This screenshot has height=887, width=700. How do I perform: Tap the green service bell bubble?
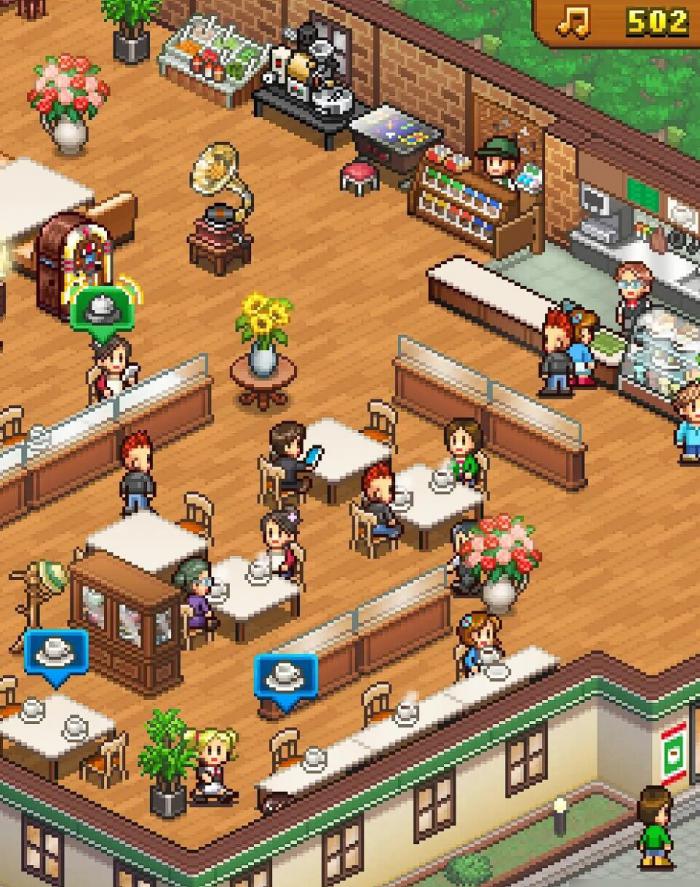tap(101, 309)
